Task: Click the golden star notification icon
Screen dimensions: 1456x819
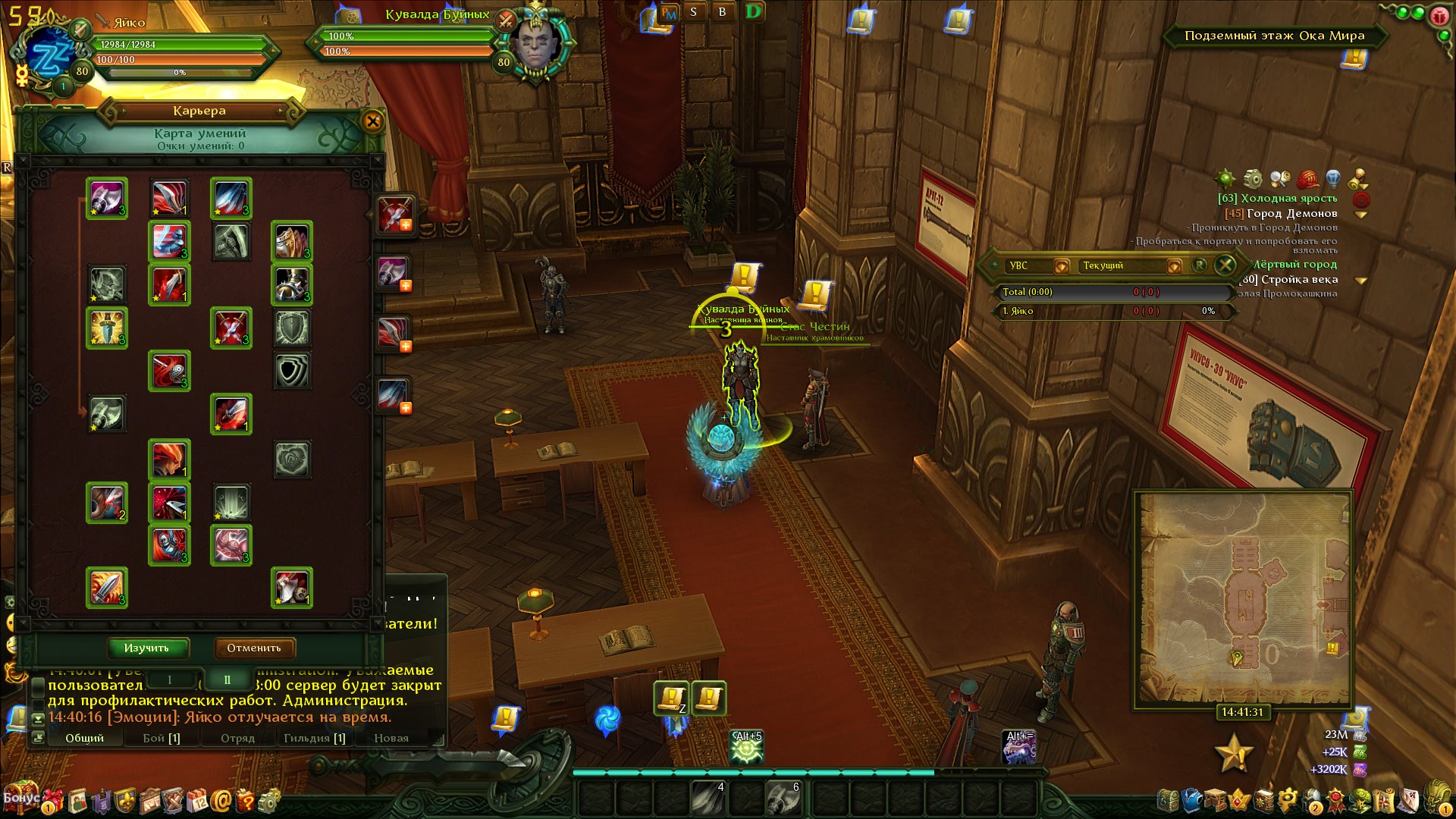Action: pos(1232,754)
